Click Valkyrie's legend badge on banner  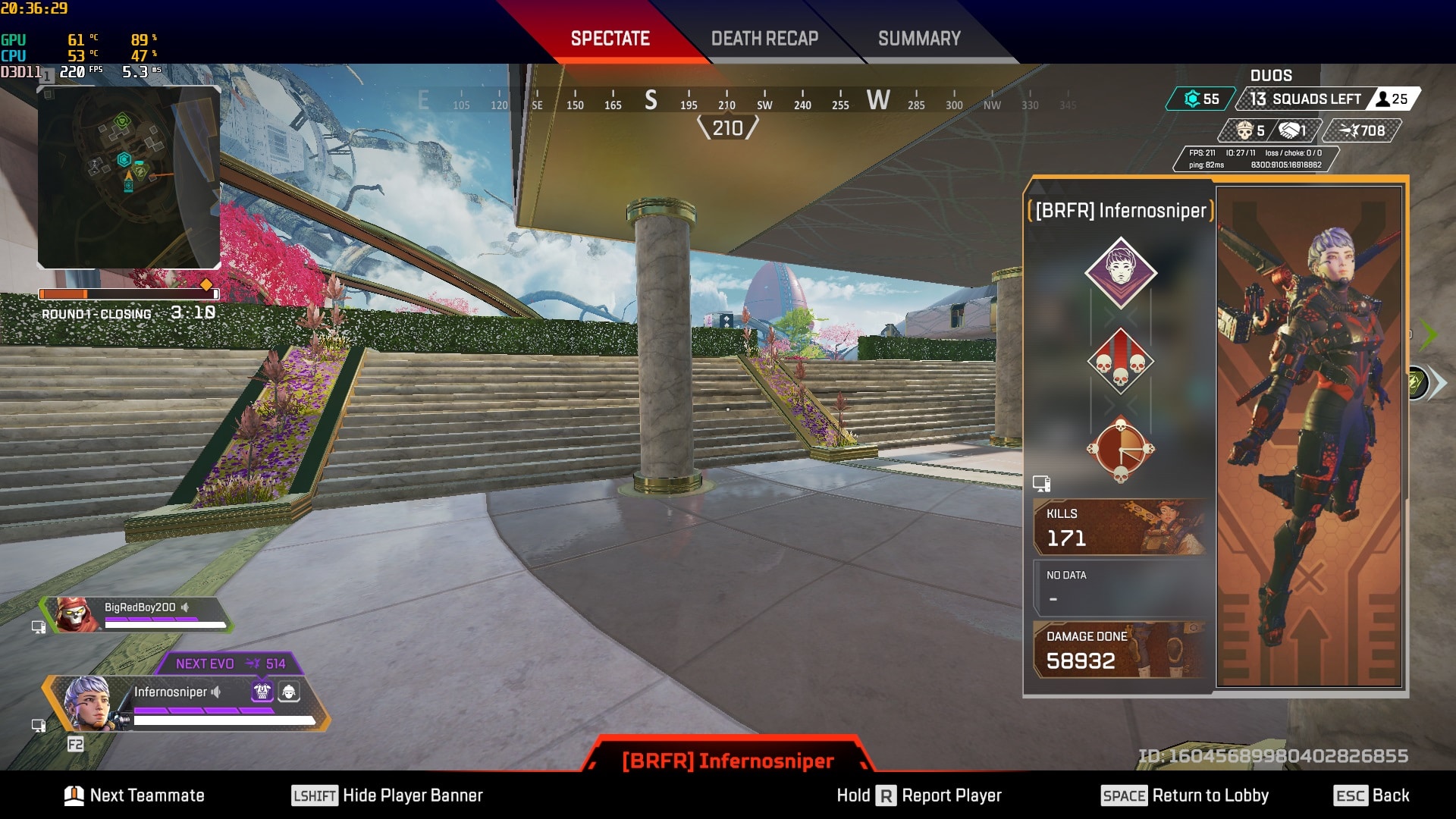1121,272
